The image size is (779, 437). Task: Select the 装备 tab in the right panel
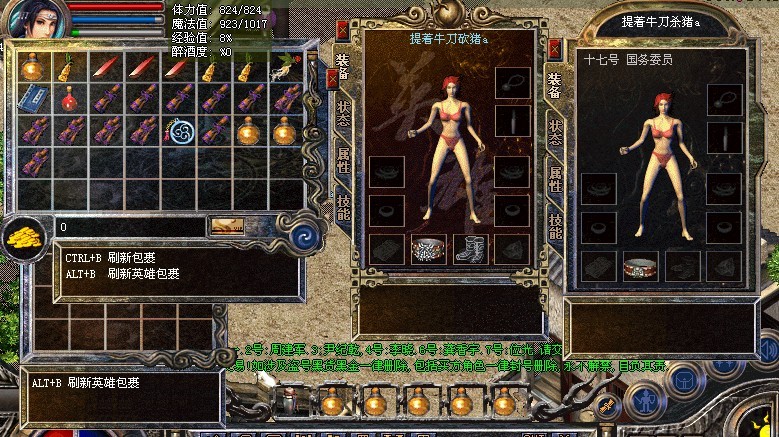[555, 84]
